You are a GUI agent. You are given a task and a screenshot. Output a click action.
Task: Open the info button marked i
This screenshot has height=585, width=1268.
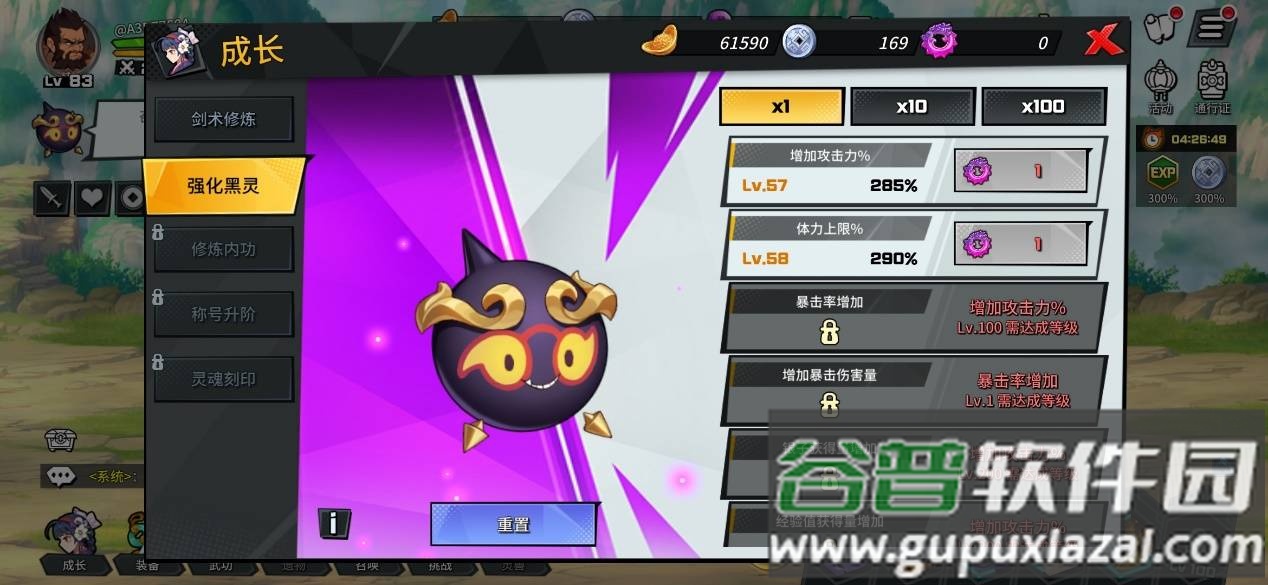coord(334,522)
